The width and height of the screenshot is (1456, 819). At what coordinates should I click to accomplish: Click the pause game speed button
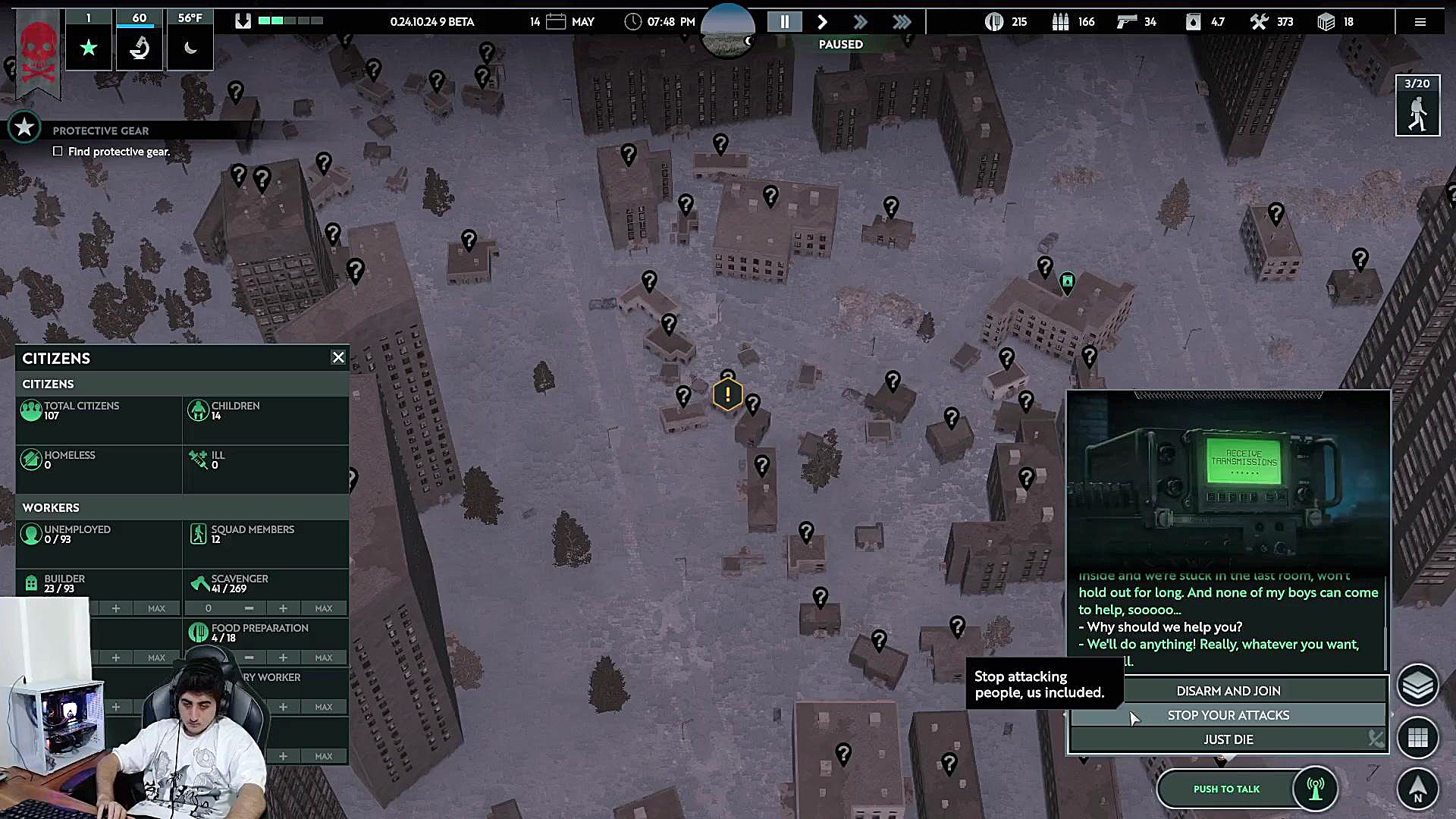(785, 22)
